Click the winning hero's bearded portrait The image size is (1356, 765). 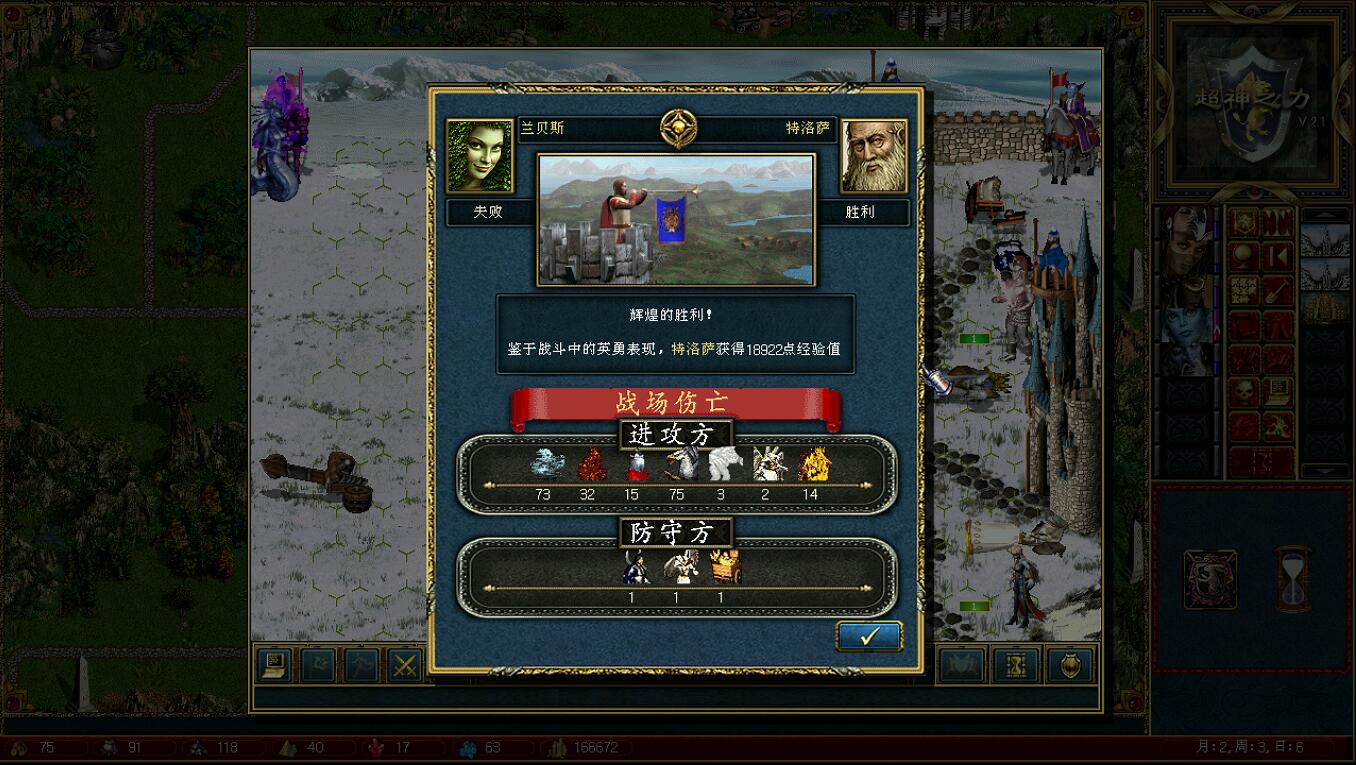(874, 156)
